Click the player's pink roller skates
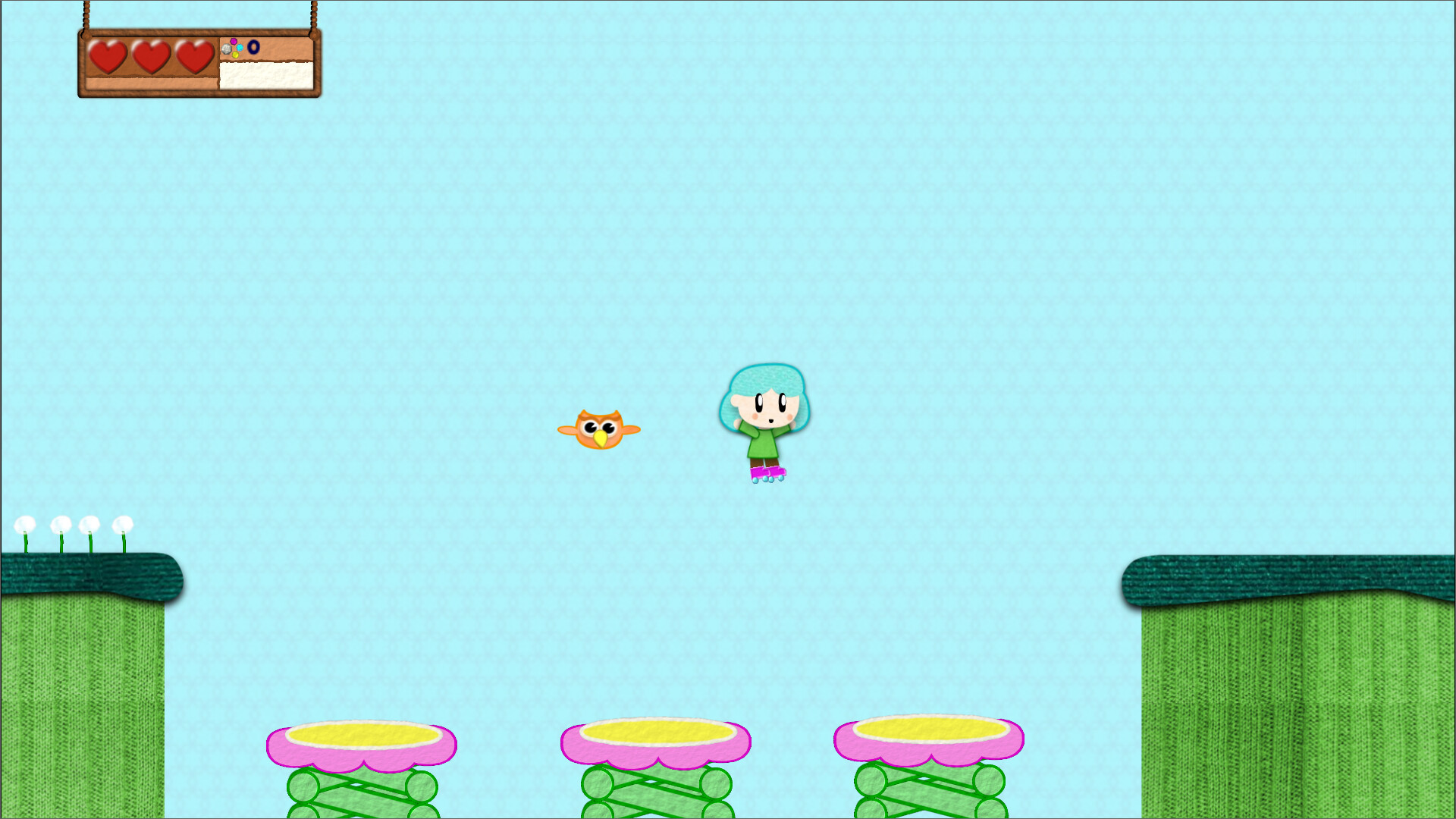The width and height of the screenshot is (1456, 819). pyautogui.click(x=767, y=472)
